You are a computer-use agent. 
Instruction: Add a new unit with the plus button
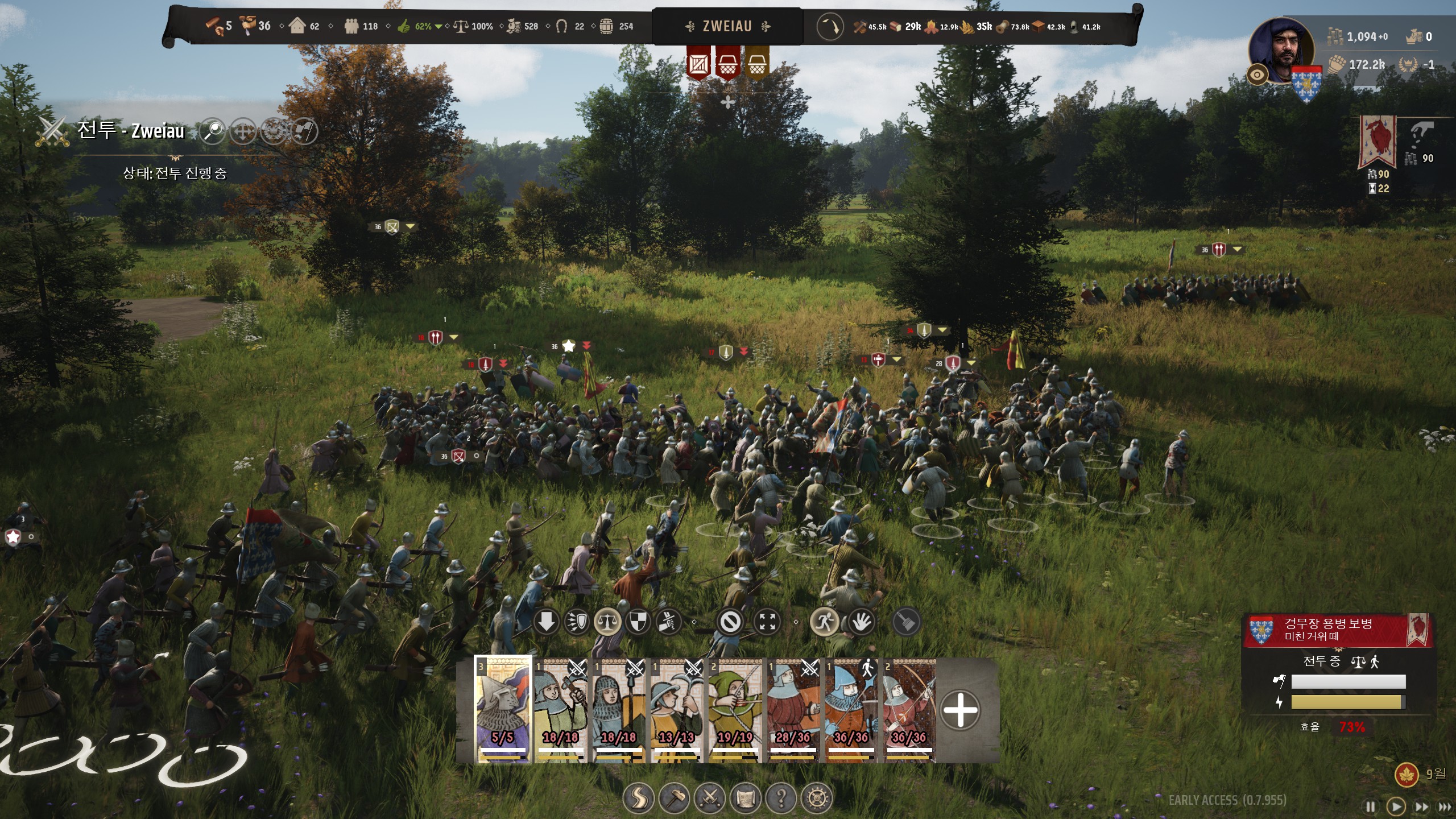tap(960, 709)
